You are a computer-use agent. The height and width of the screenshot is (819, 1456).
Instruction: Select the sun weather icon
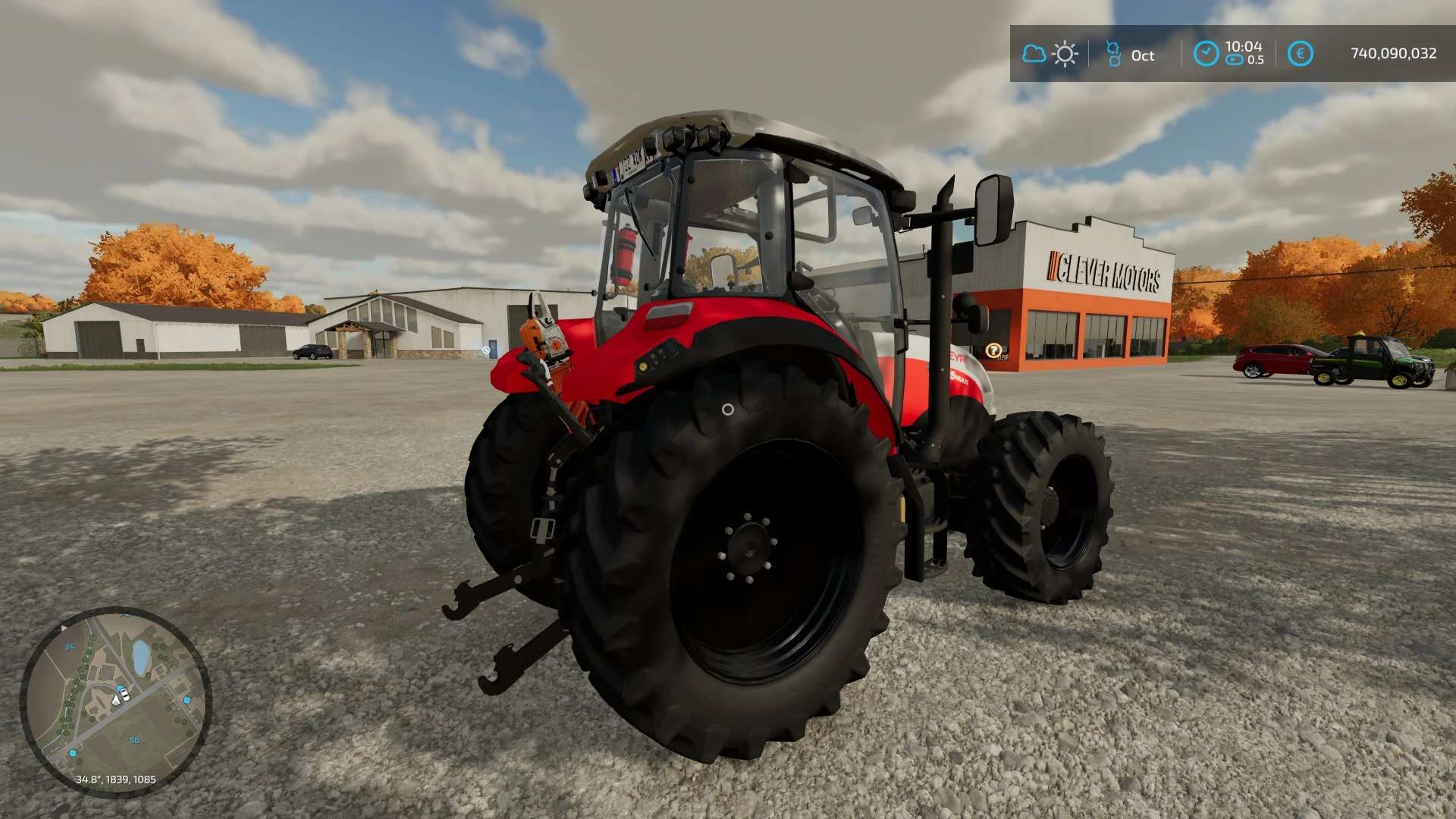[1065, 54]
